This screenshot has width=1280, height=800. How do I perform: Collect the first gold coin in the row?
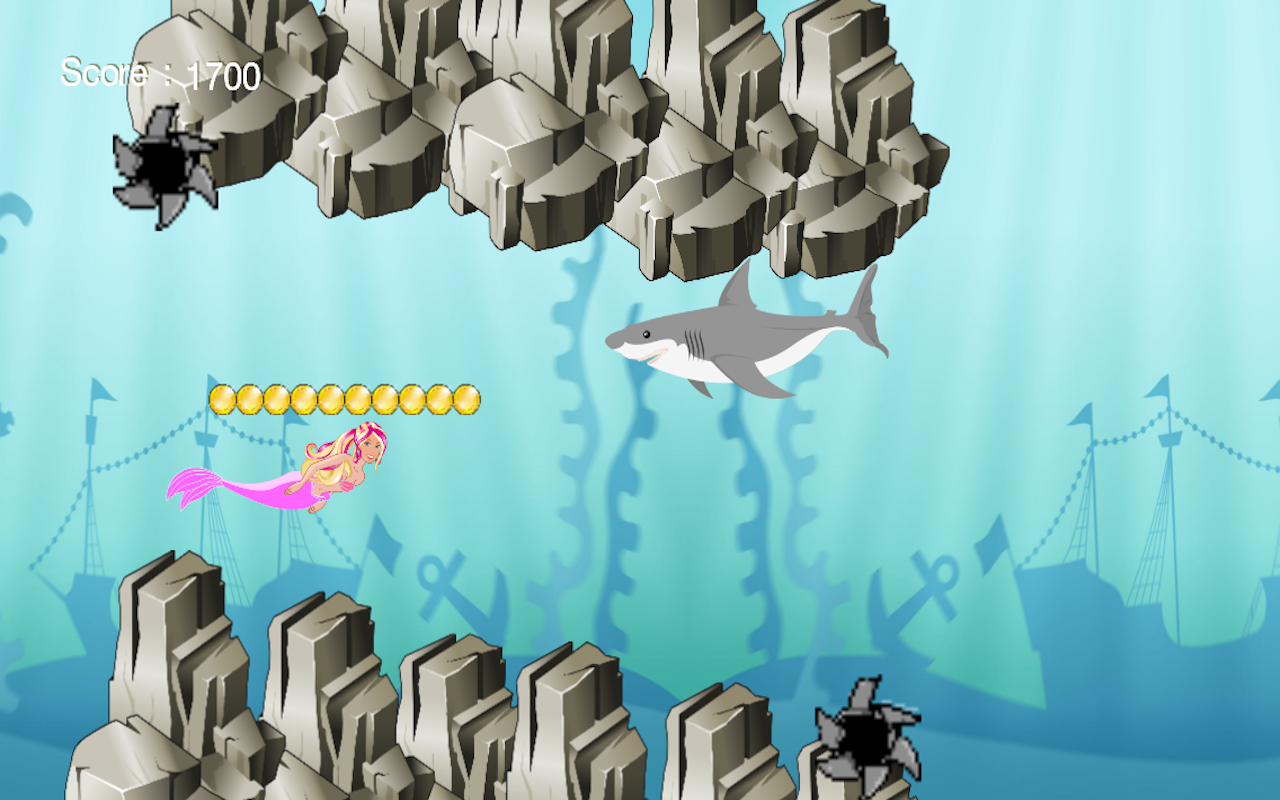(222, 397)
